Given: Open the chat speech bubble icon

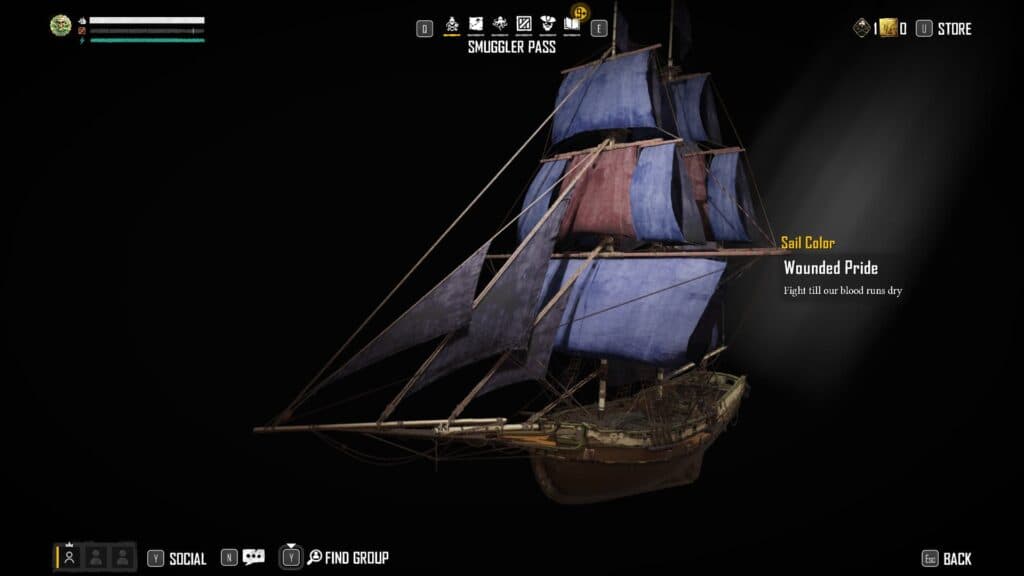Looking at the screenshot, I should [x=253, y=558].
